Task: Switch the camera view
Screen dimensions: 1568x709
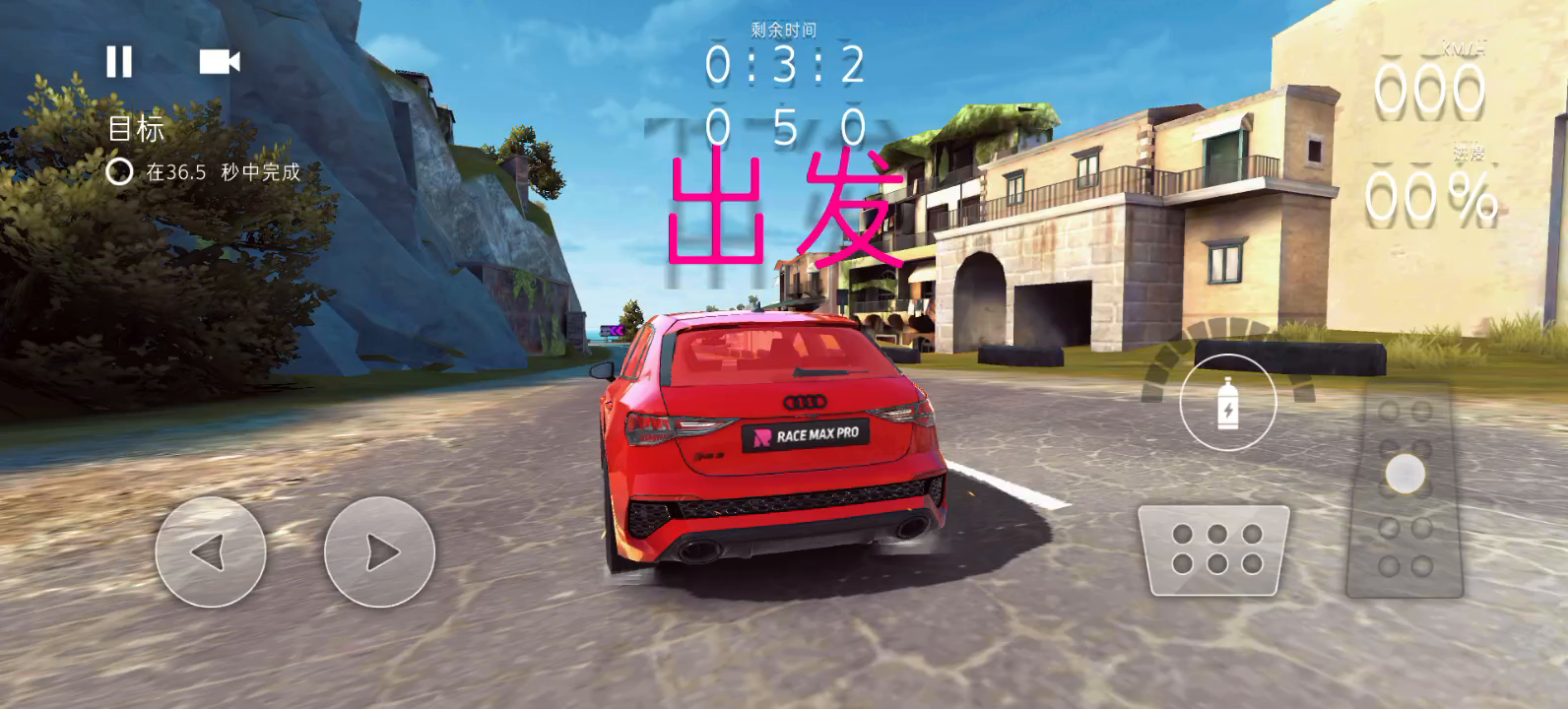Action: coord(220,62)
